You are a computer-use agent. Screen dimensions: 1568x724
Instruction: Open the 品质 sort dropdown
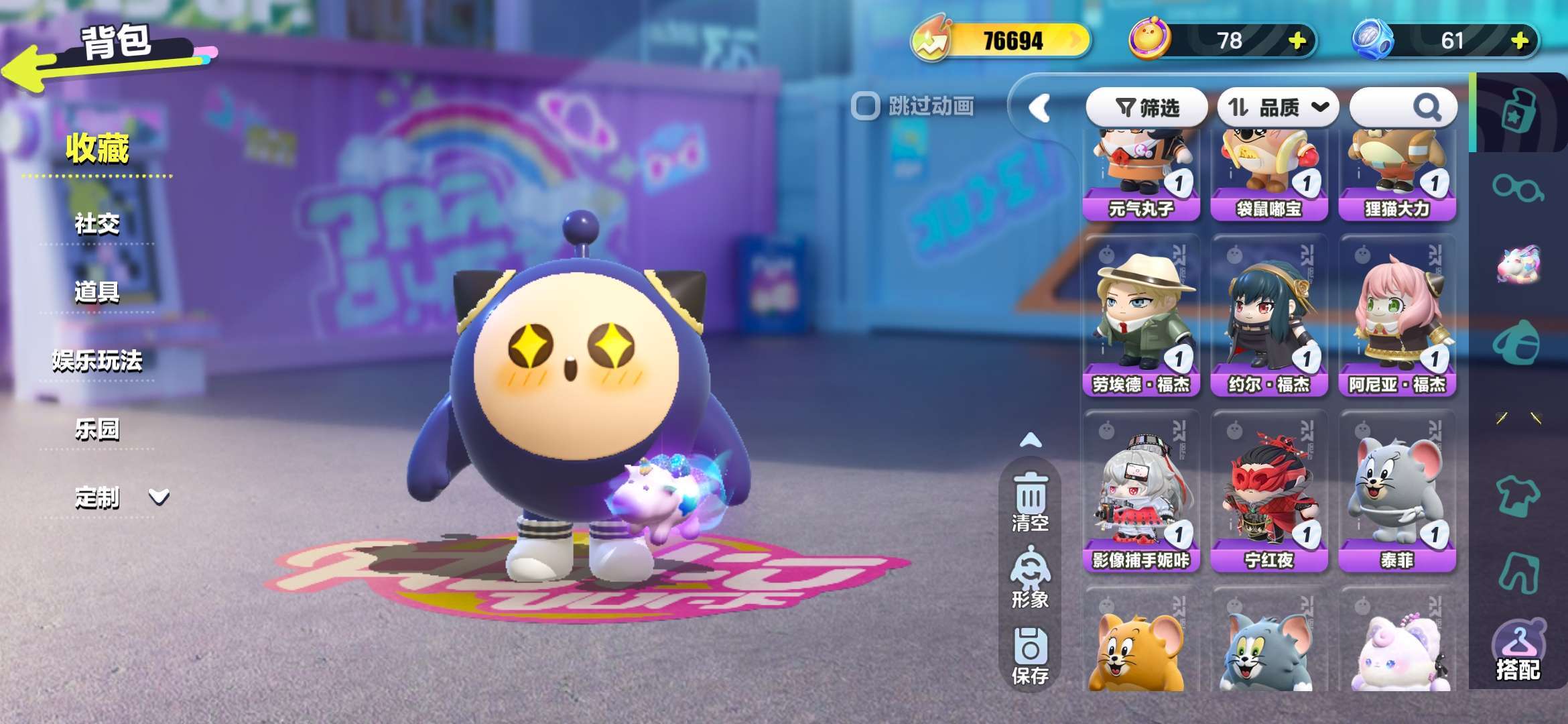click(x=1277, y=107)
